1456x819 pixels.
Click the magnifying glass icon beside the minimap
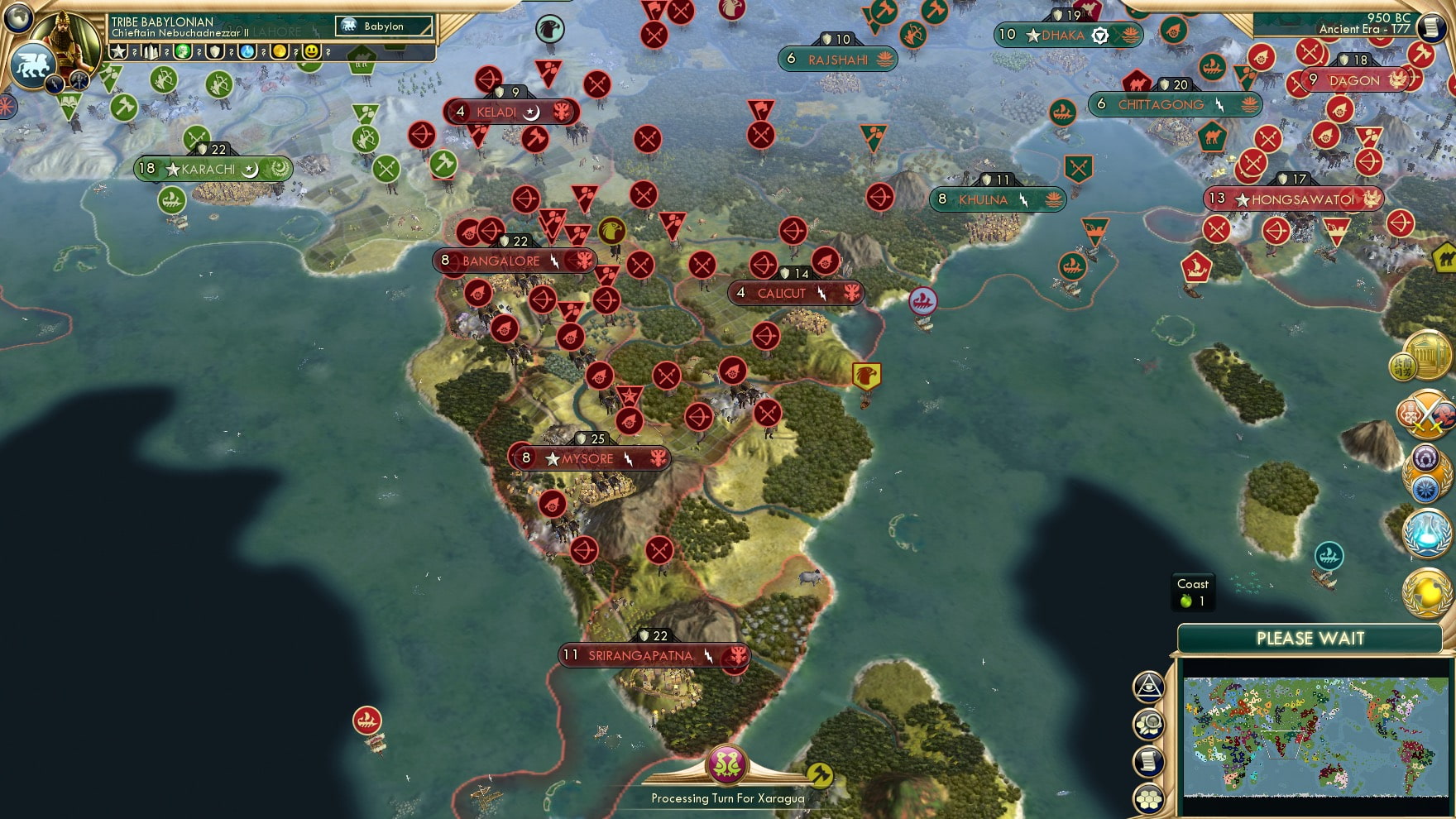(1148, 724)
